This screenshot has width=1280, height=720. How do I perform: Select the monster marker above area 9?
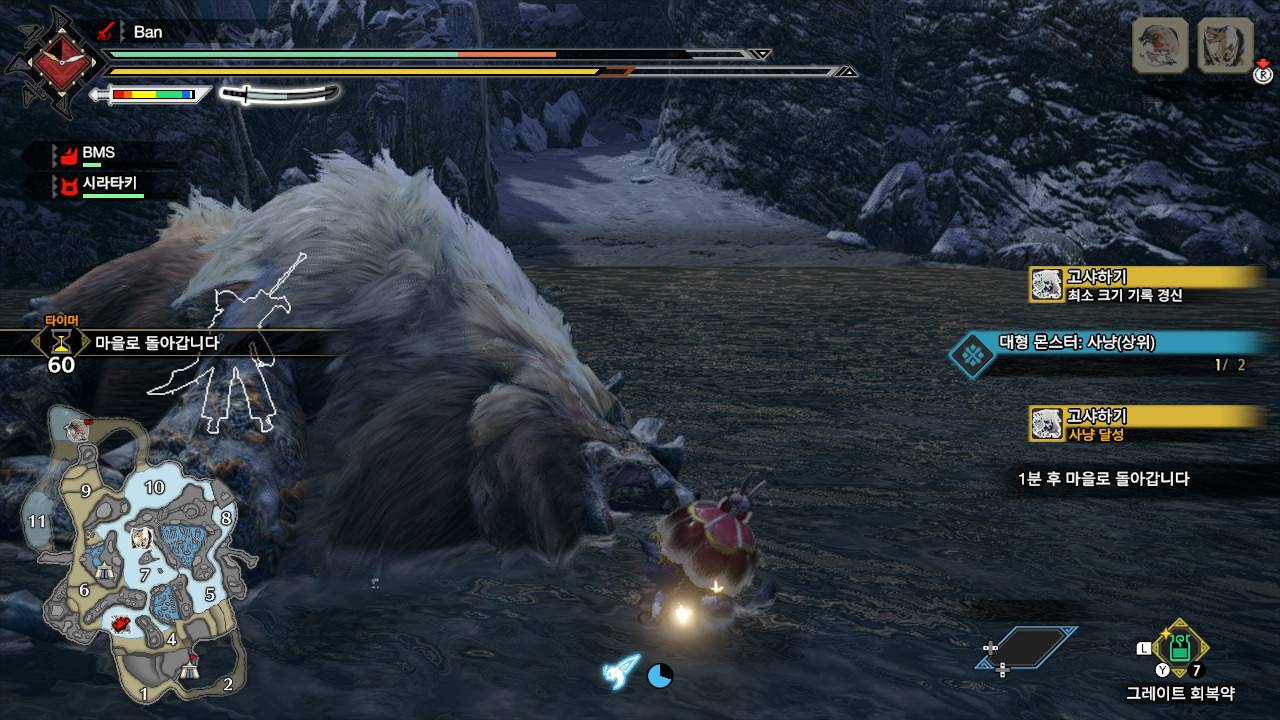76,430
